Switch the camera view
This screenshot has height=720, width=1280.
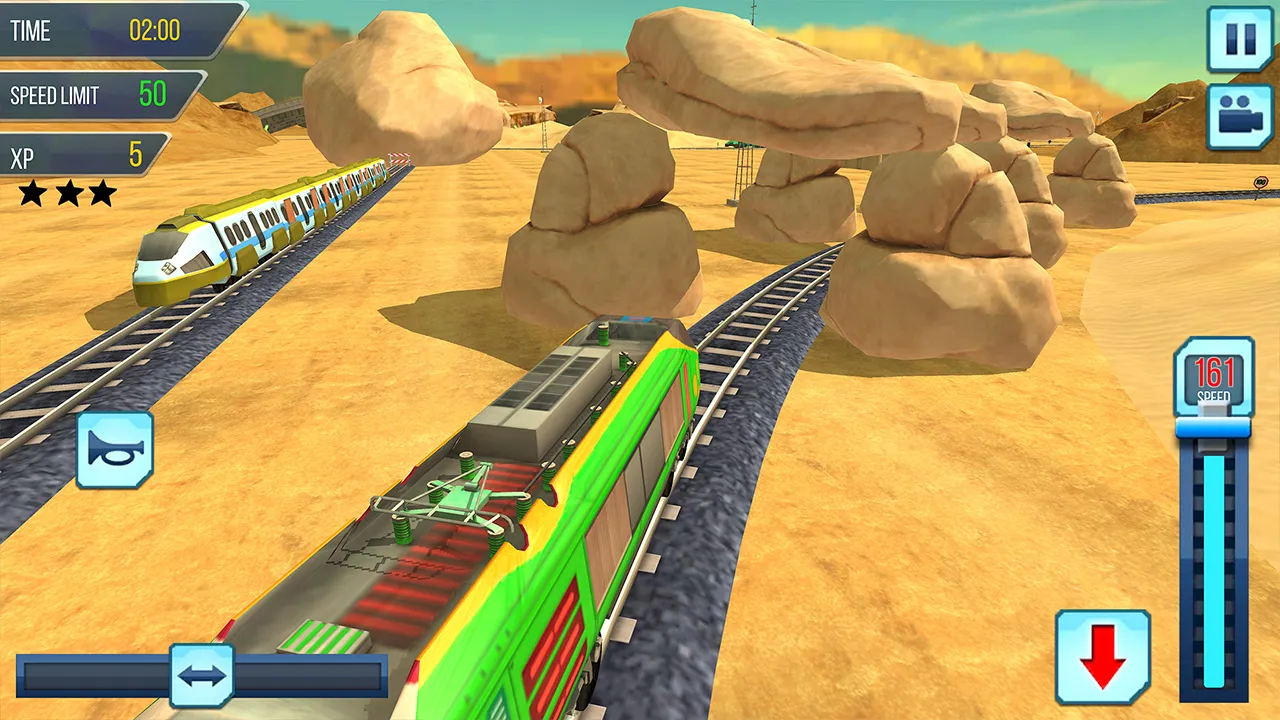pos(1240,117)
